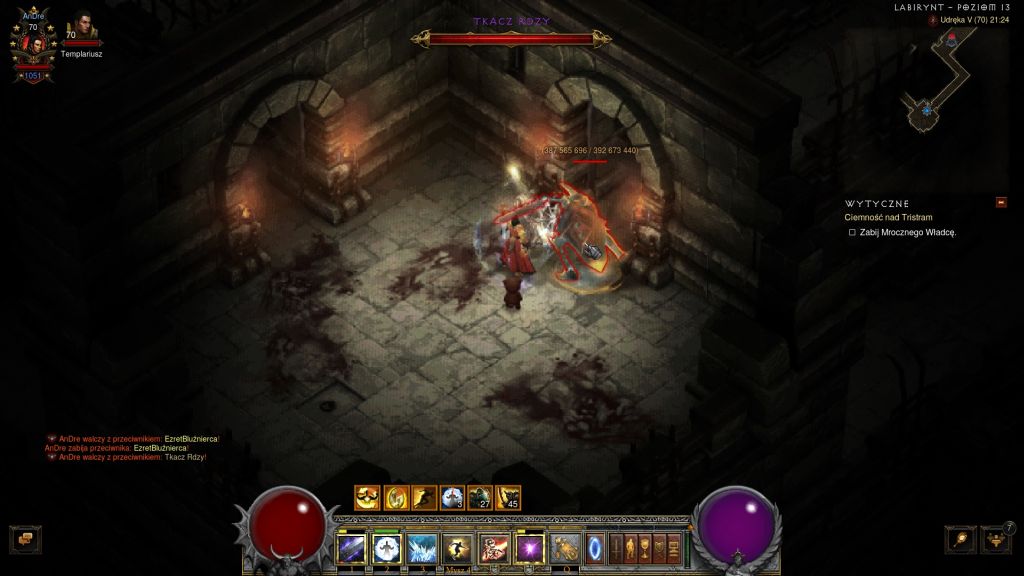Image resolution: width=1024 pixels, height=576 pixels.
Task: Cast the ice shard skill in slot 3
Action: 422,548
